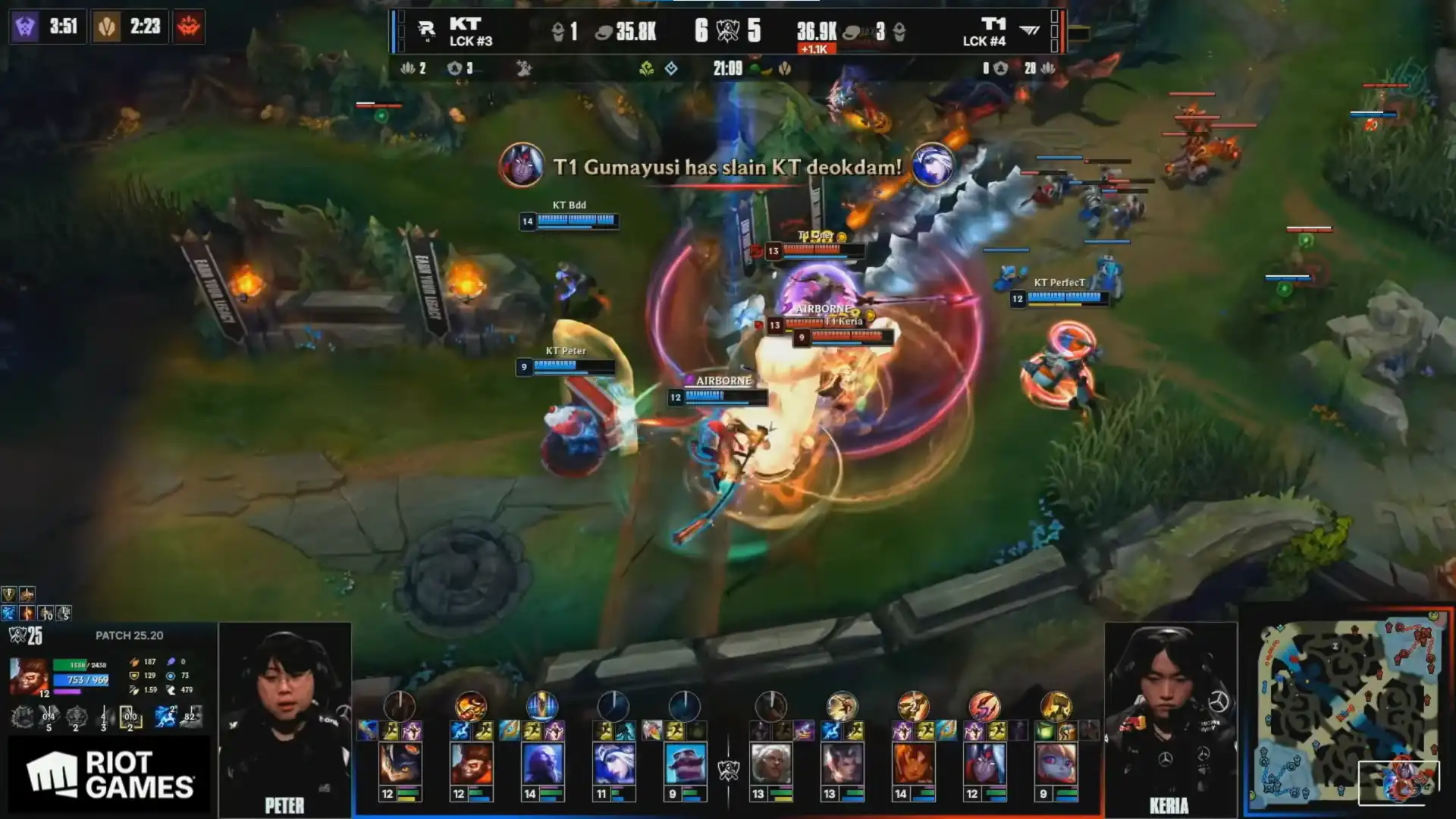This screenshot has width=1456, height=819.
Task: Pick Braum's portrait in the bottom scoreboard
Action: click(685, 764)
